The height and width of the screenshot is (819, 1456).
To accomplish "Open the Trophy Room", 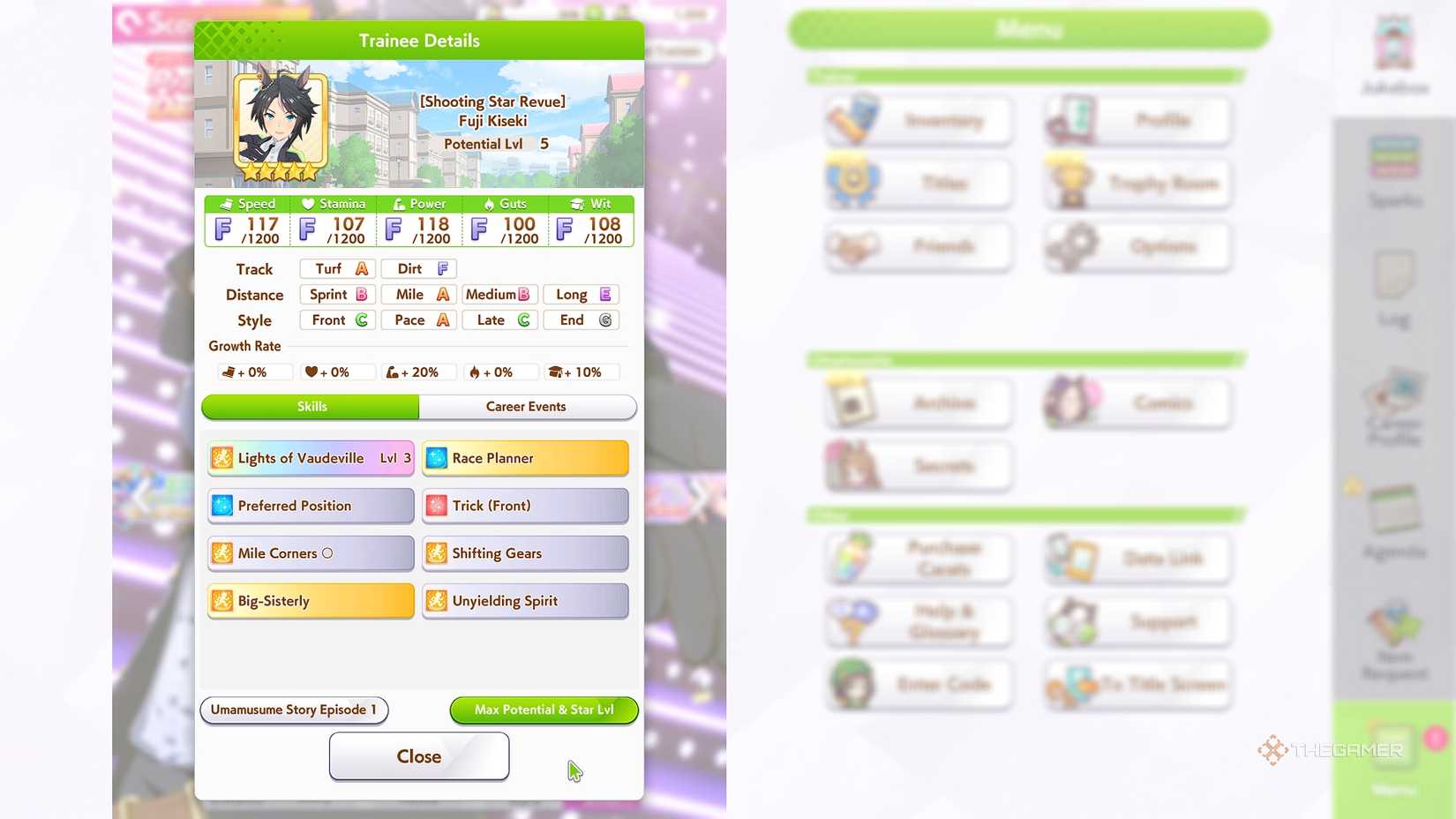I will [1137, 184].
